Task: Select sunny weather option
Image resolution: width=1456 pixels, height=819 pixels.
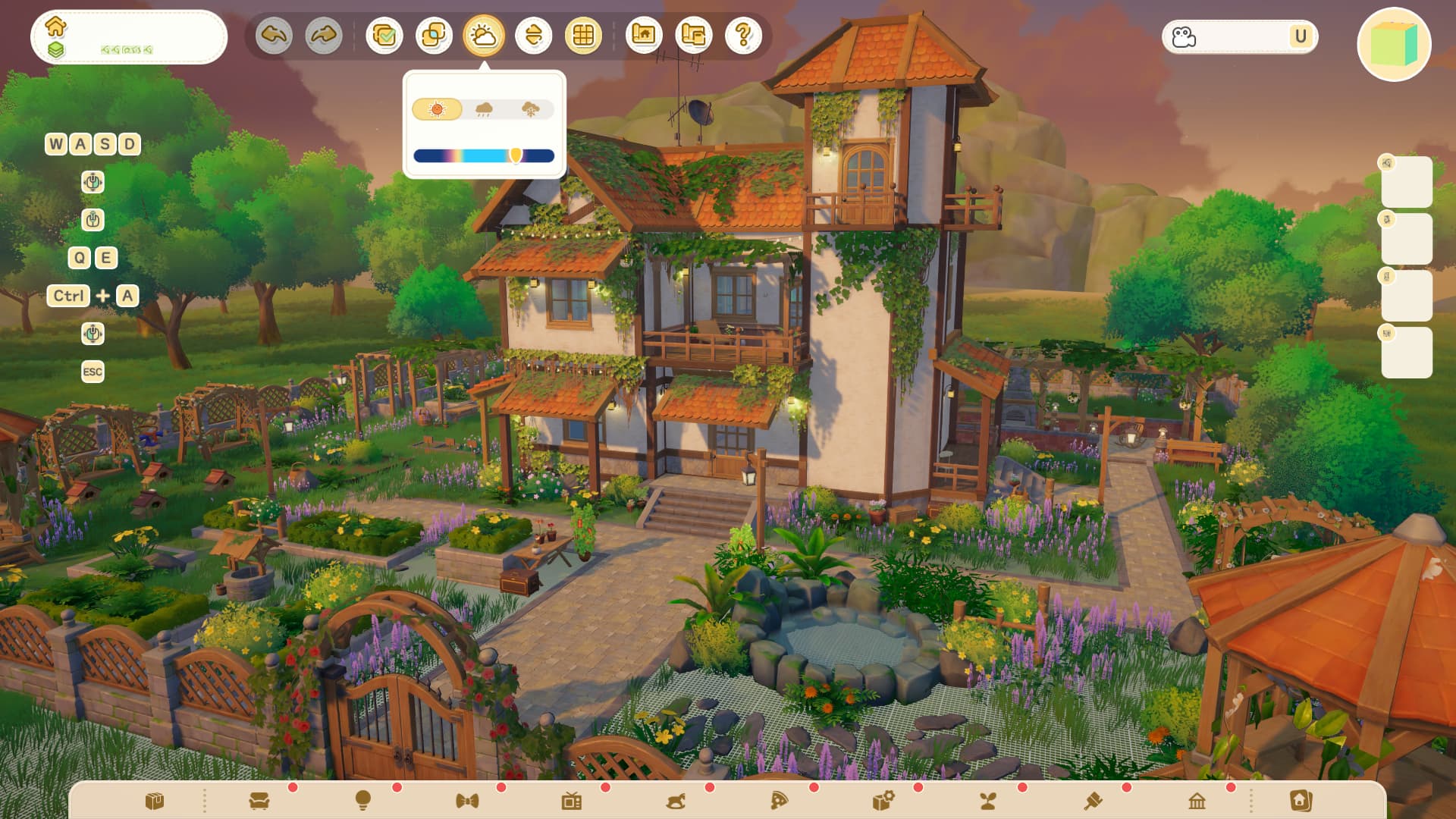Action: tap(437, 109)
